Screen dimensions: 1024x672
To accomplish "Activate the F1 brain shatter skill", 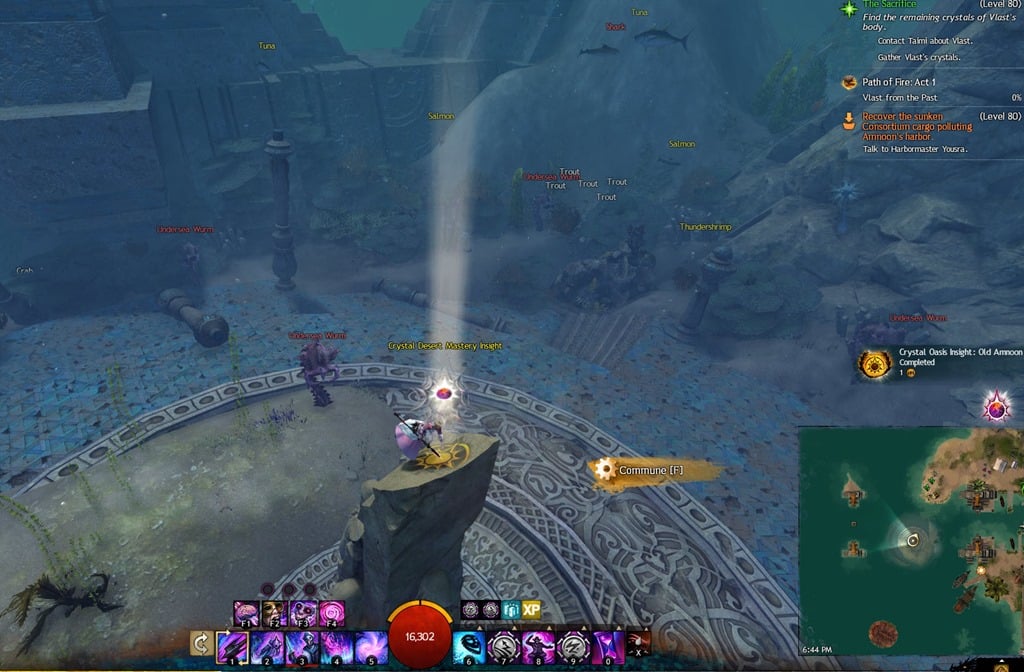I will coord(246,612).
